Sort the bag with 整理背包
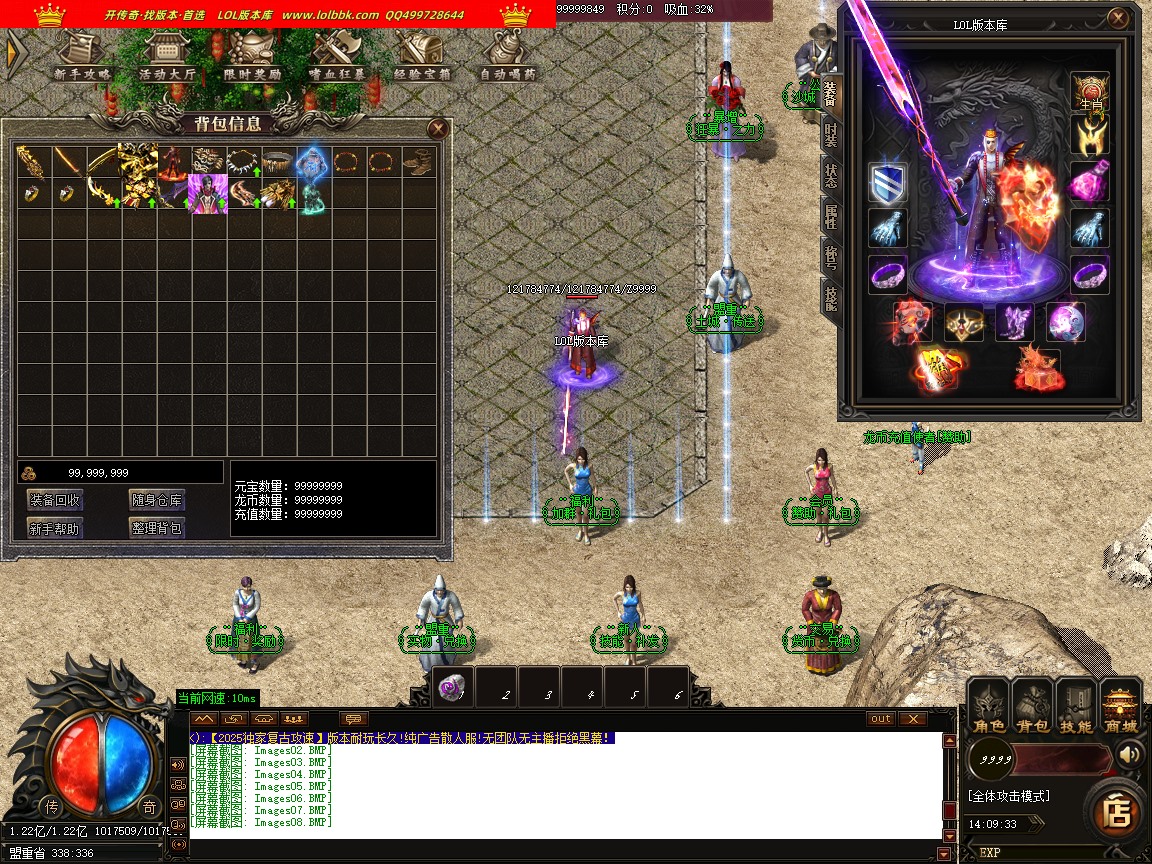Viewport: 1152px width, 864px height. (x=156, y=528)
